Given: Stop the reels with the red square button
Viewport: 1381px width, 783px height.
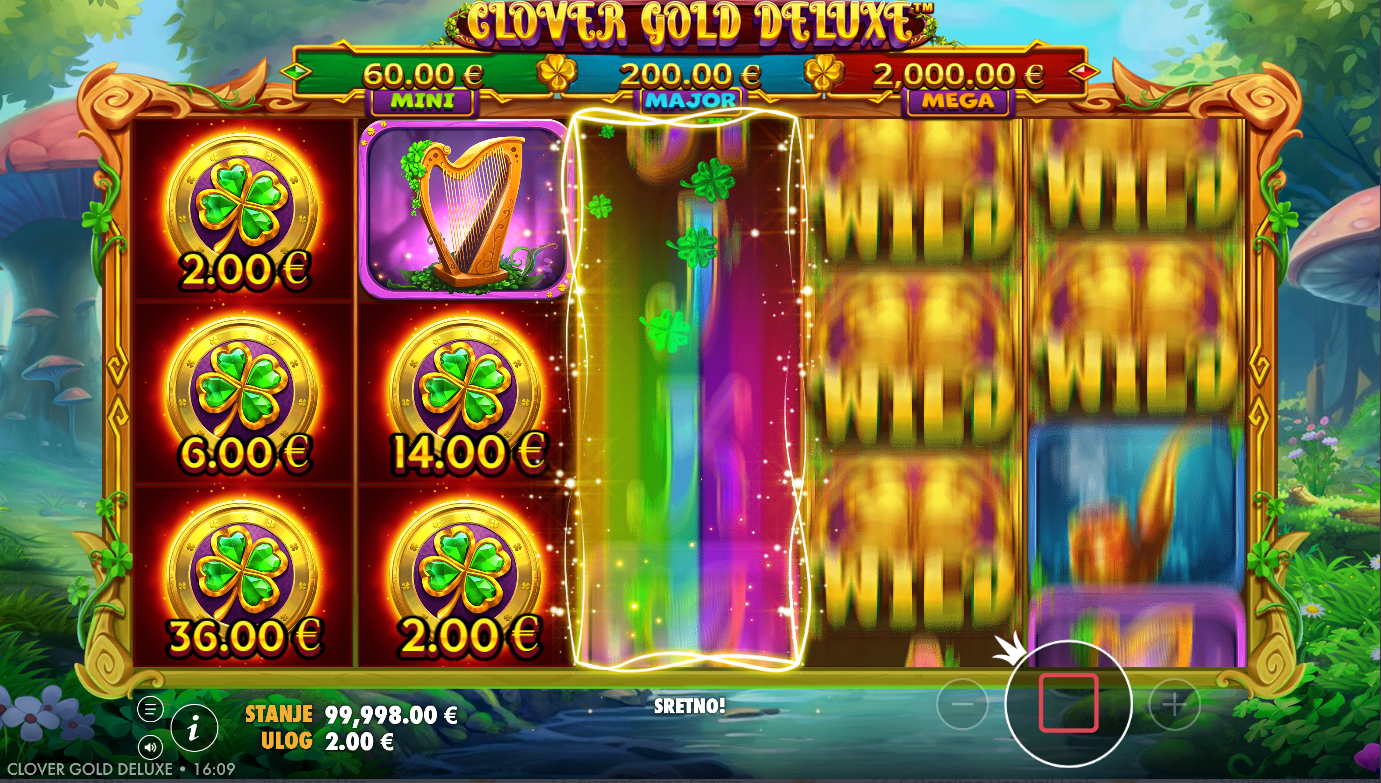Looking at the screenshot, I should coord(1068,703).
